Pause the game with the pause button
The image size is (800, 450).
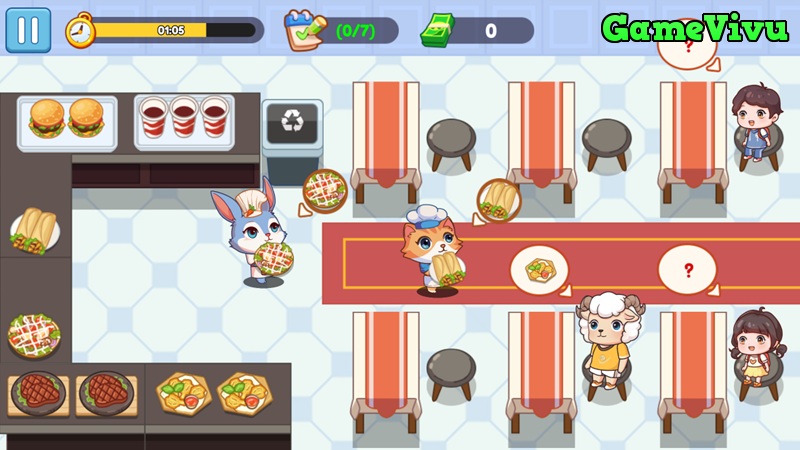[x=28, y=30]
